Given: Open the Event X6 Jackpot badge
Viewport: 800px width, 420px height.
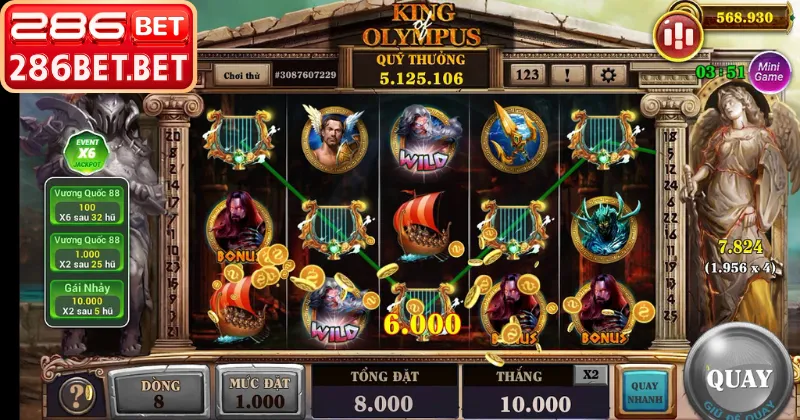Looking at the screenshot, I should (x=83, y=153).
